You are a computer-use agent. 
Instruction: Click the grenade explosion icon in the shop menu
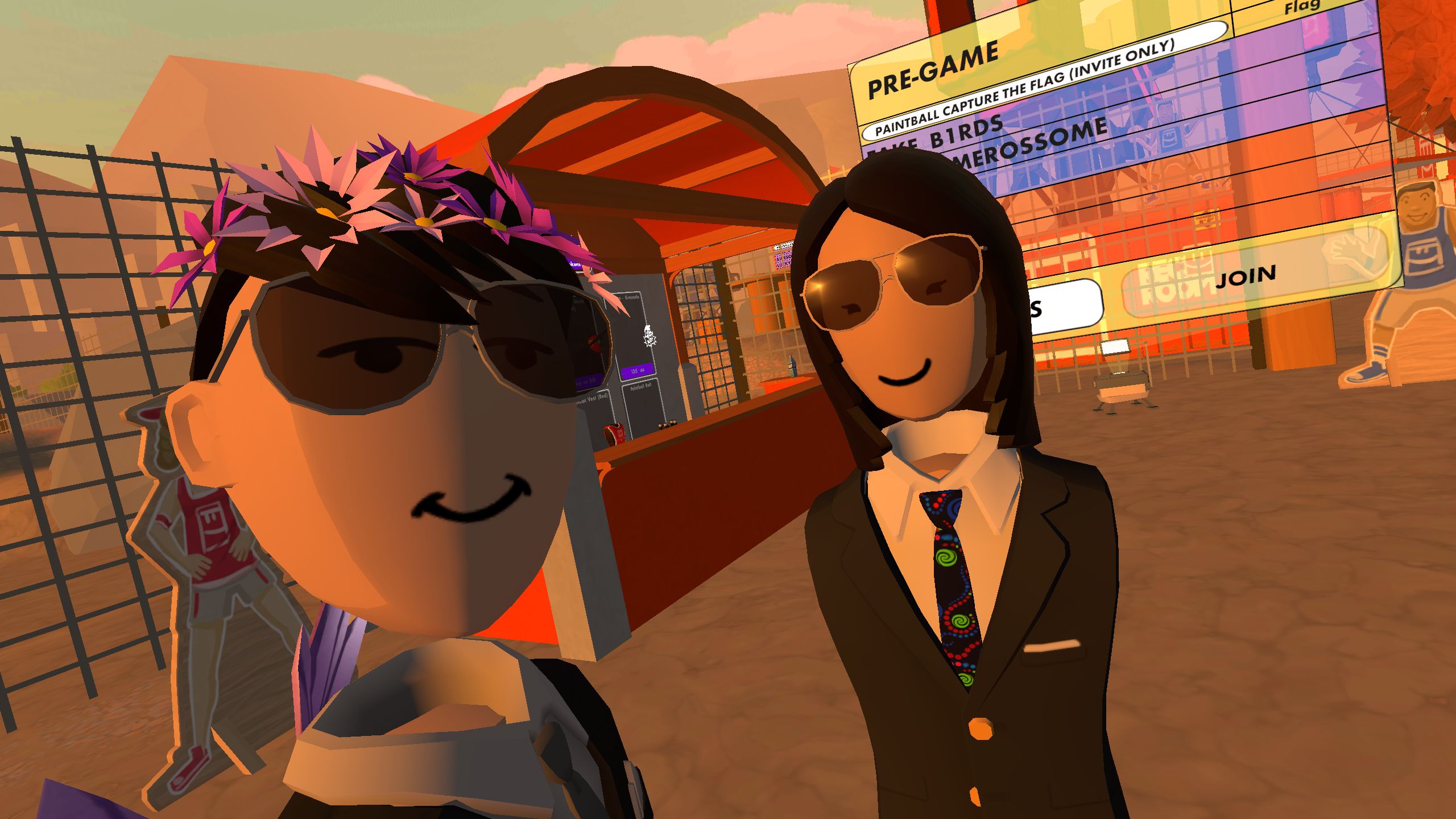650,335
